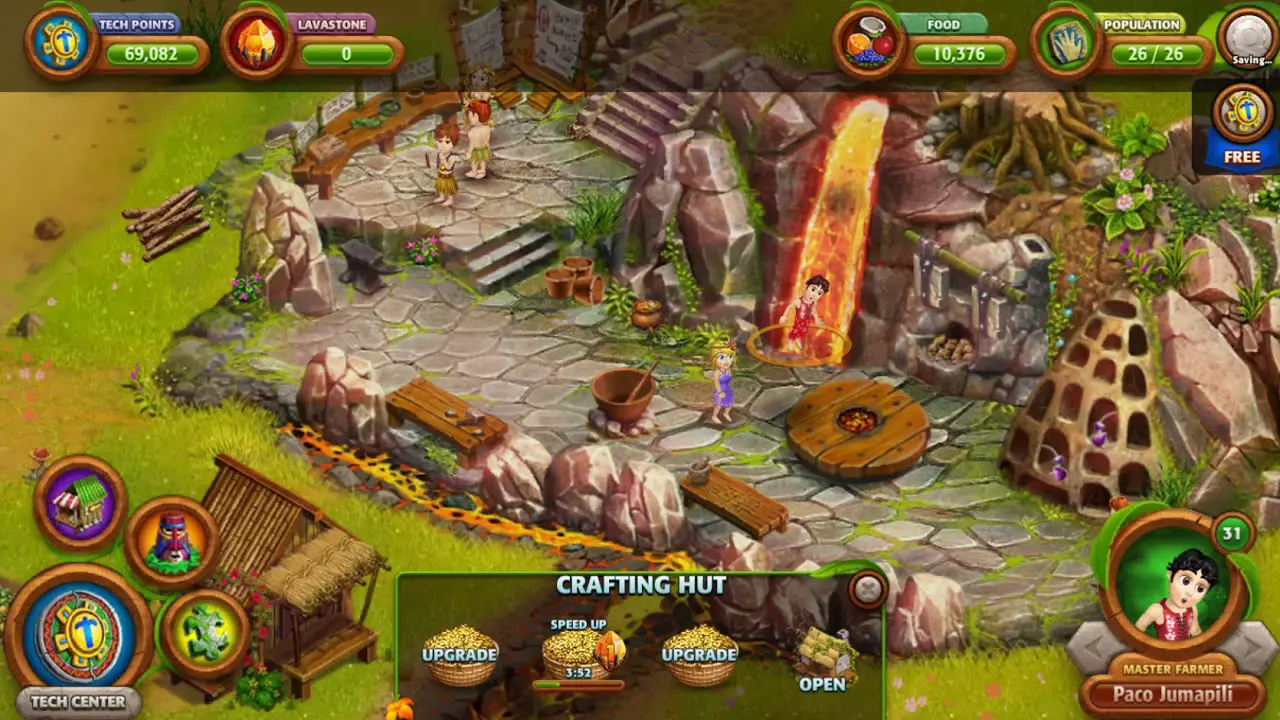Screen dimensions: 1280x720
Task: Open the Crafting Hut building
Action: pos(823,662)
